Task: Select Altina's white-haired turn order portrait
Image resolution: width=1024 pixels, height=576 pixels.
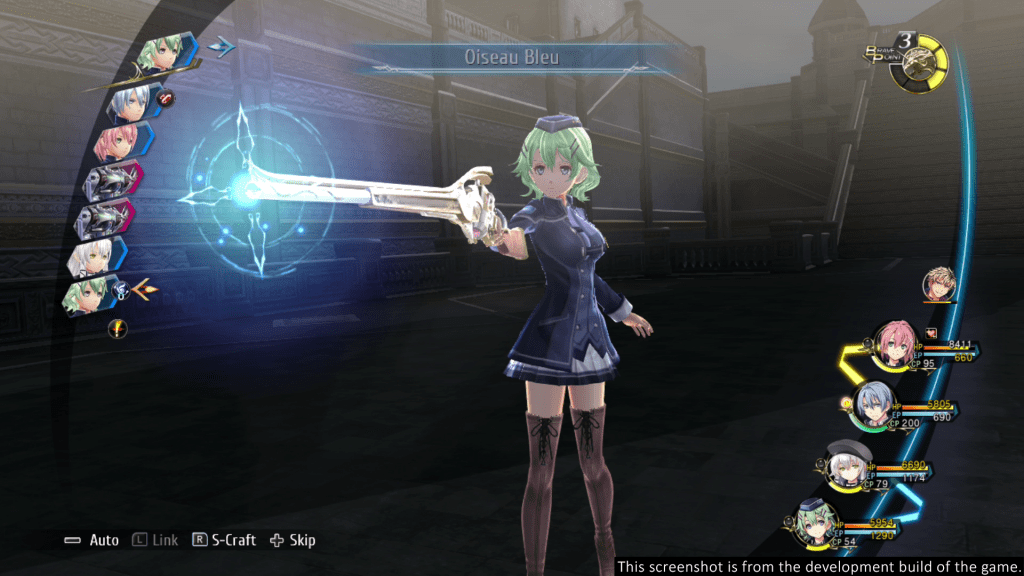Action: (93, 258)
